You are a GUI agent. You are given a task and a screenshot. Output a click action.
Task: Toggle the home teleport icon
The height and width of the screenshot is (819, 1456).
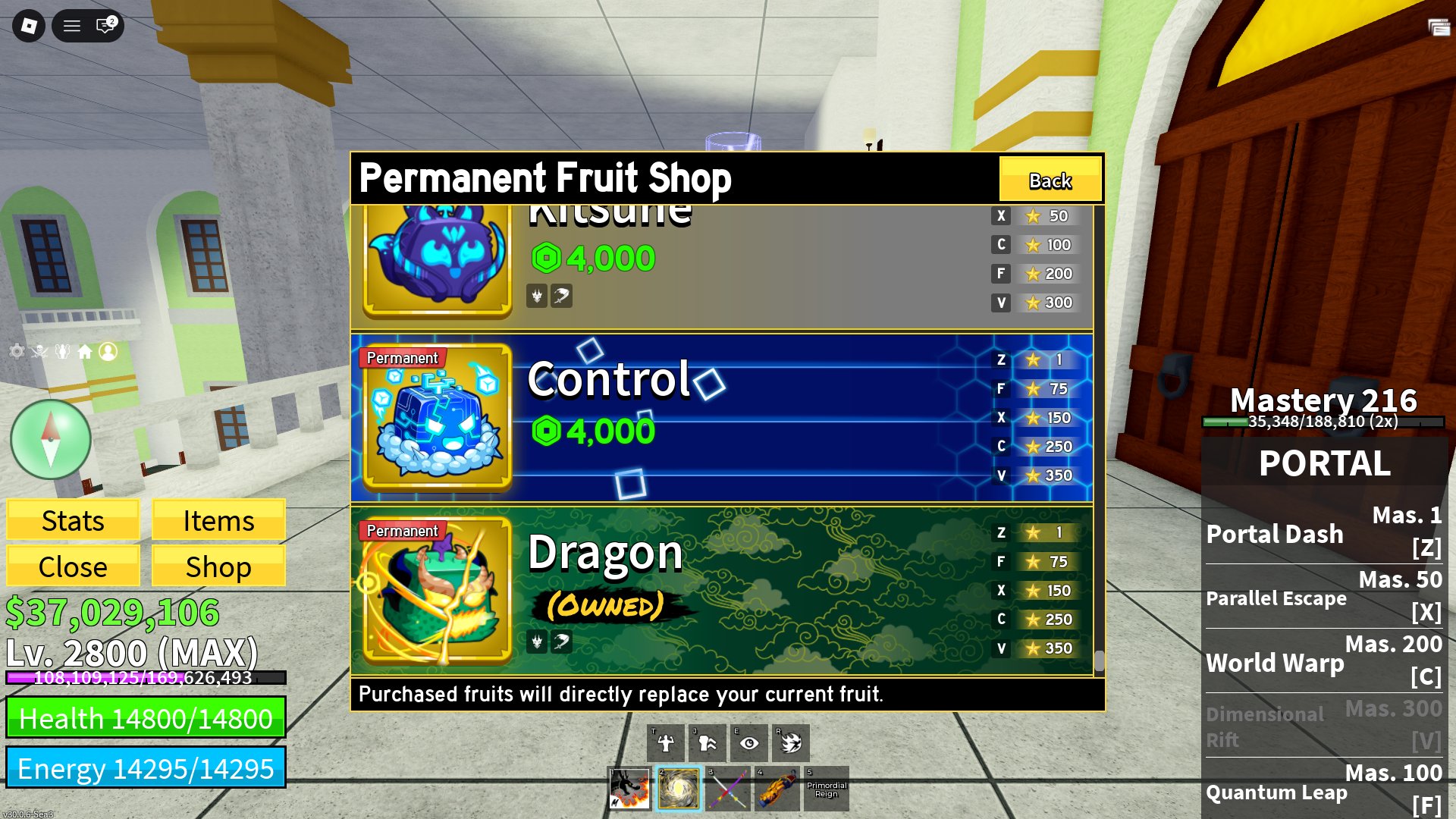[86, 351]
